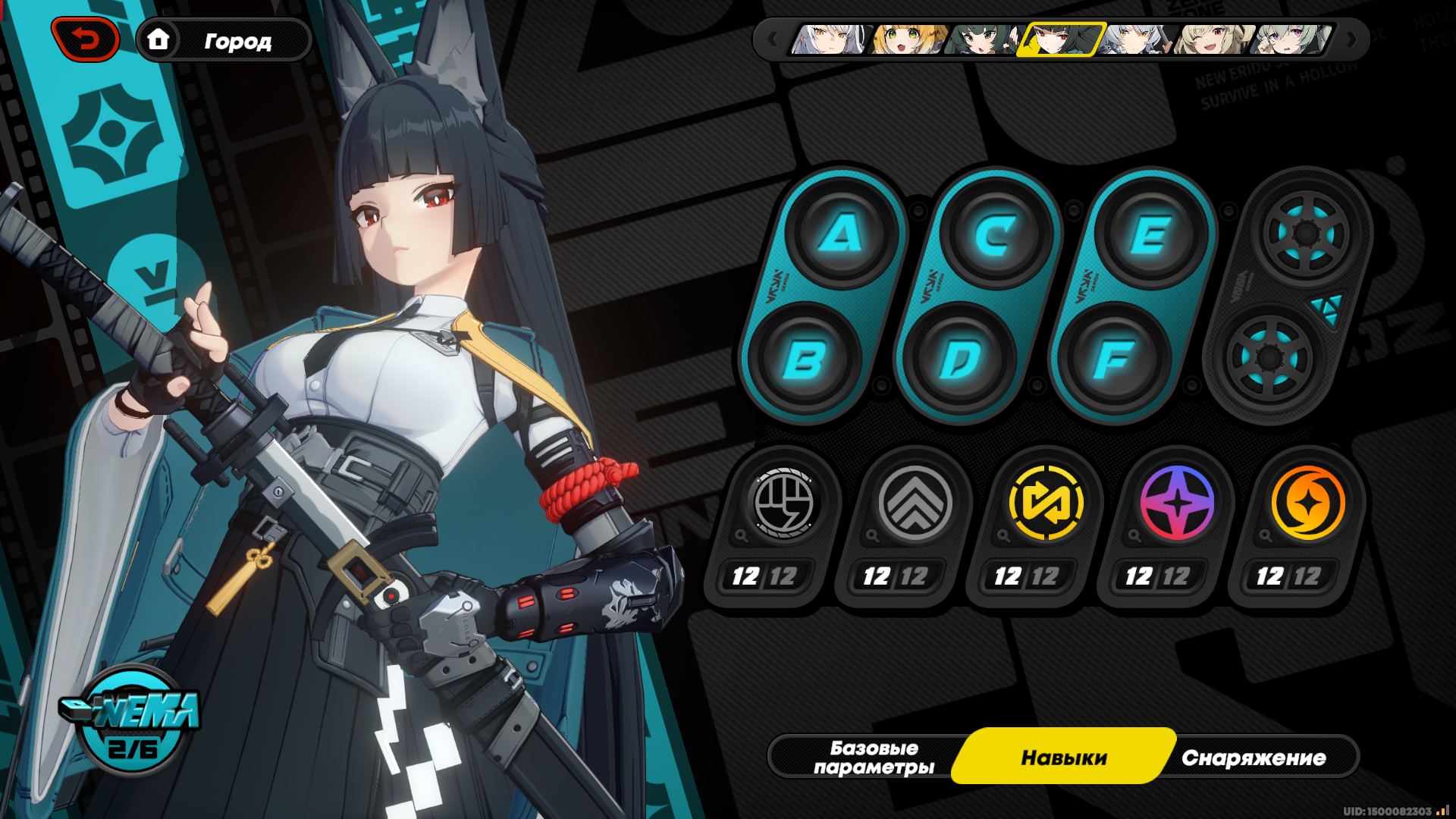Choose the blonde green-eyed agent portrait

point(906,39)
